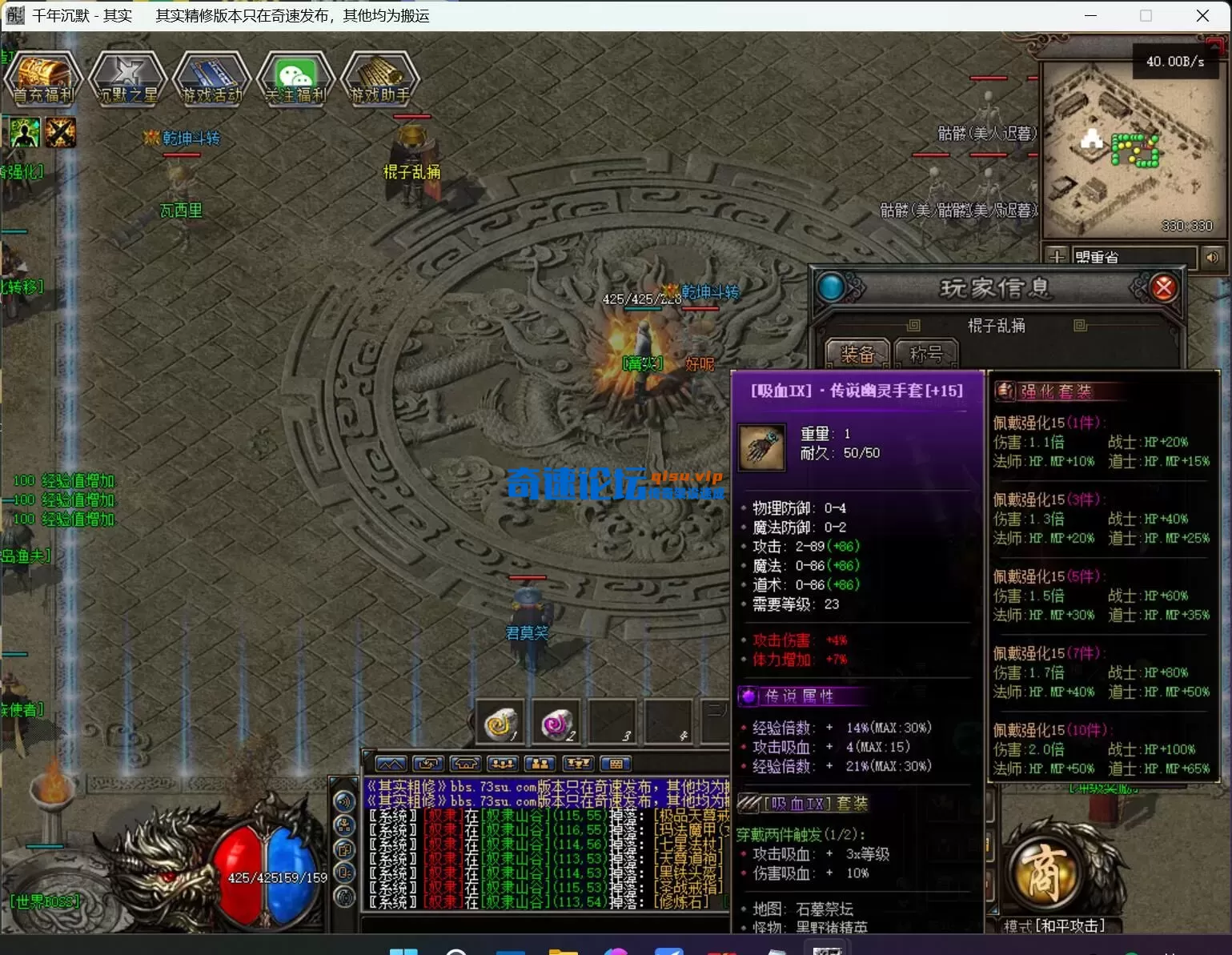This screenshot has width=1232, height=955.
Task: Open the 首充福利 treasure chest icon
Action: (x=43, y=78)
